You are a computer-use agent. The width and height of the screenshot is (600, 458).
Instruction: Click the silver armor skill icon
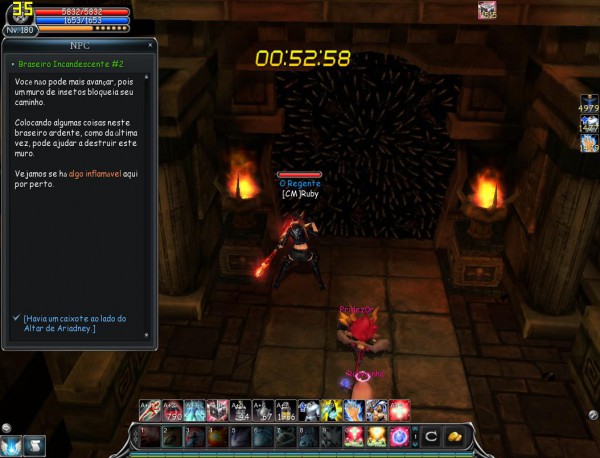pyautogui.click(x=309, y=409)
